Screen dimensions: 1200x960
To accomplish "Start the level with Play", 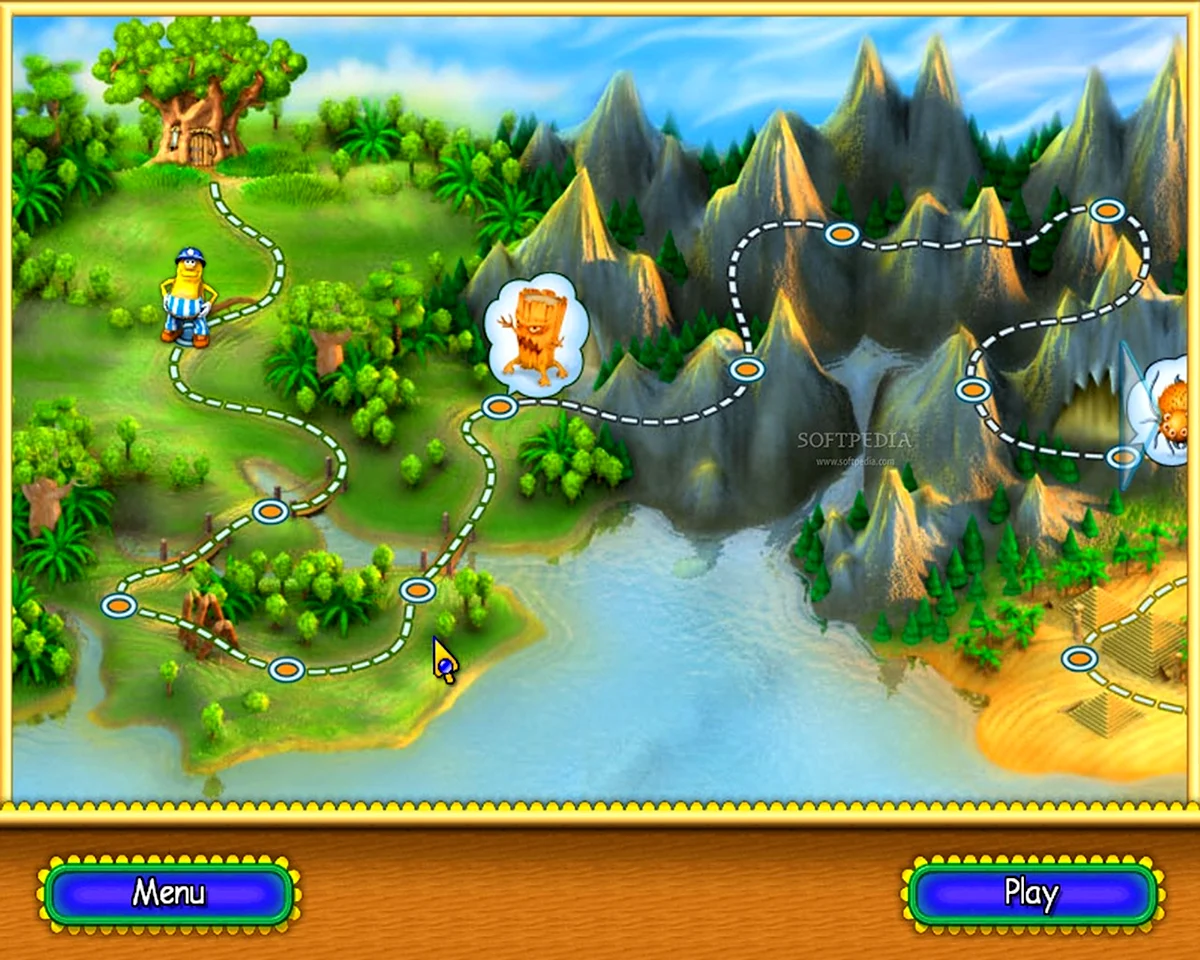I will (1032, 892).
